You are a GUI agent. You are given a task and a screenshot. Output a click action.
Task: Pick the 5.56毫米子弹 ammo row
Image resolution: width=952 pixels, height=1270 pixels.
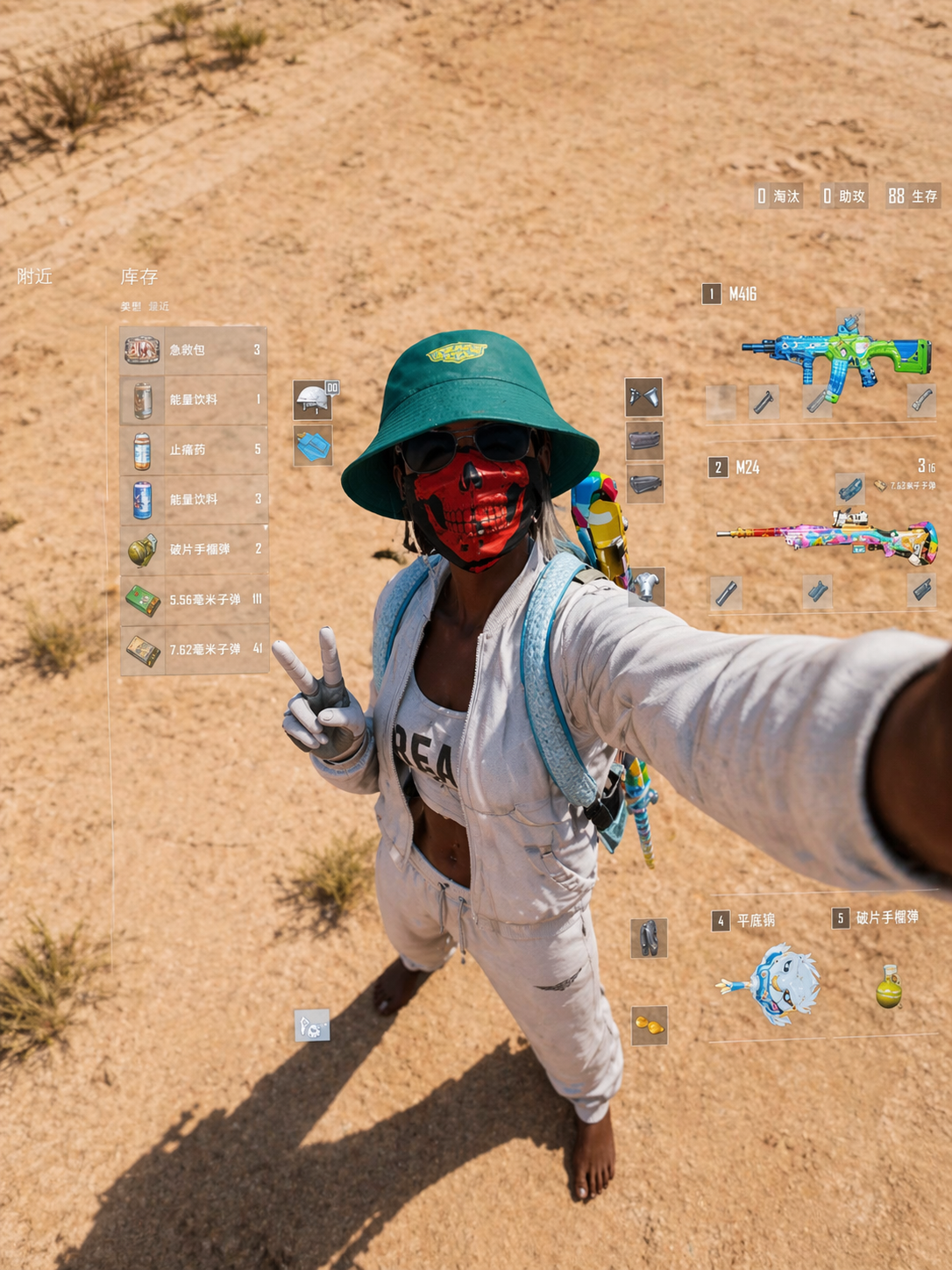tap(193, 600)
